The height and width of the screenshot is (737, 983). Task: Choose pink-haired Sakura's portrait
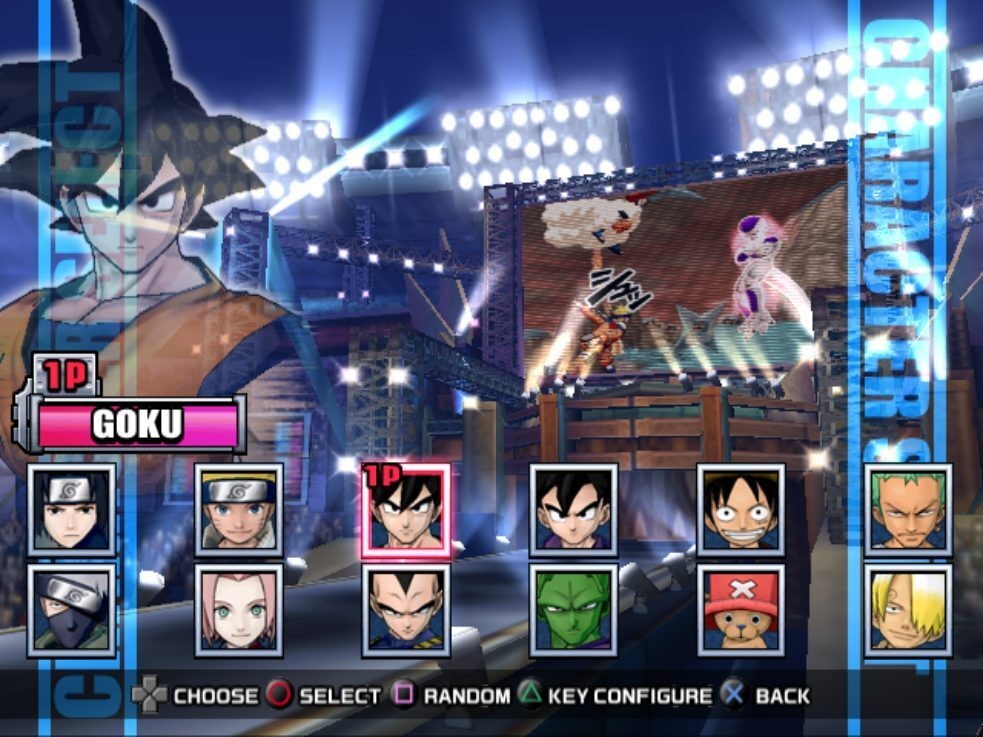239,610
